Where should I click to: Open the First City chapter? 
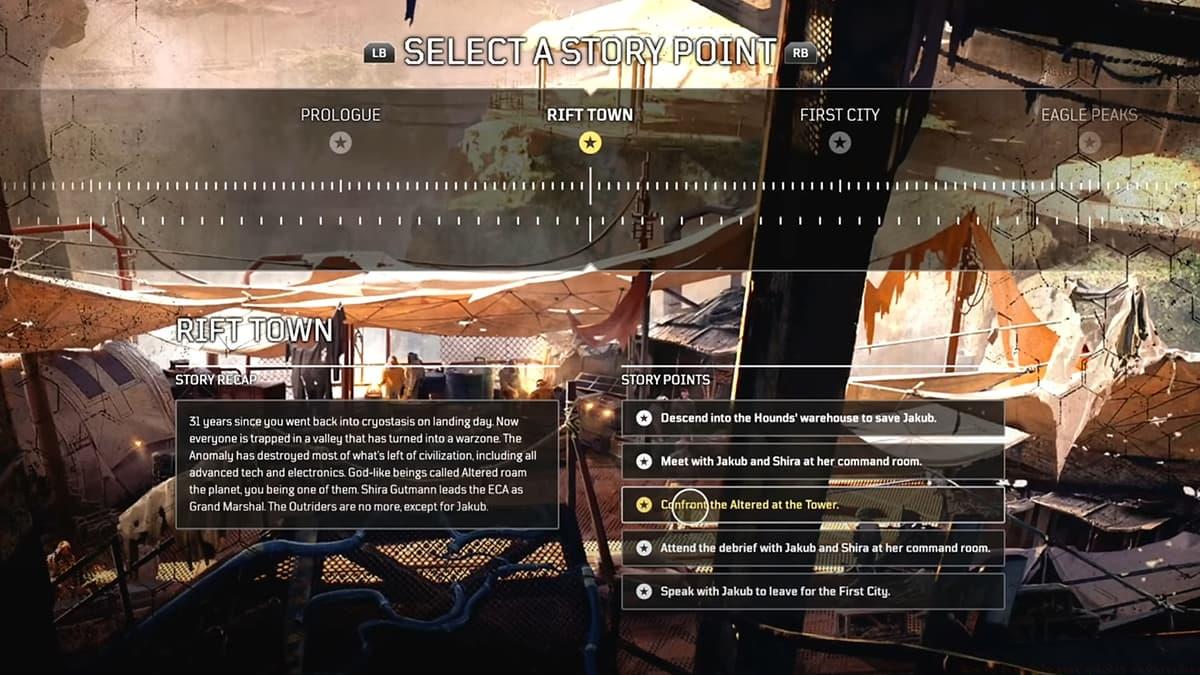click(839, 129)
